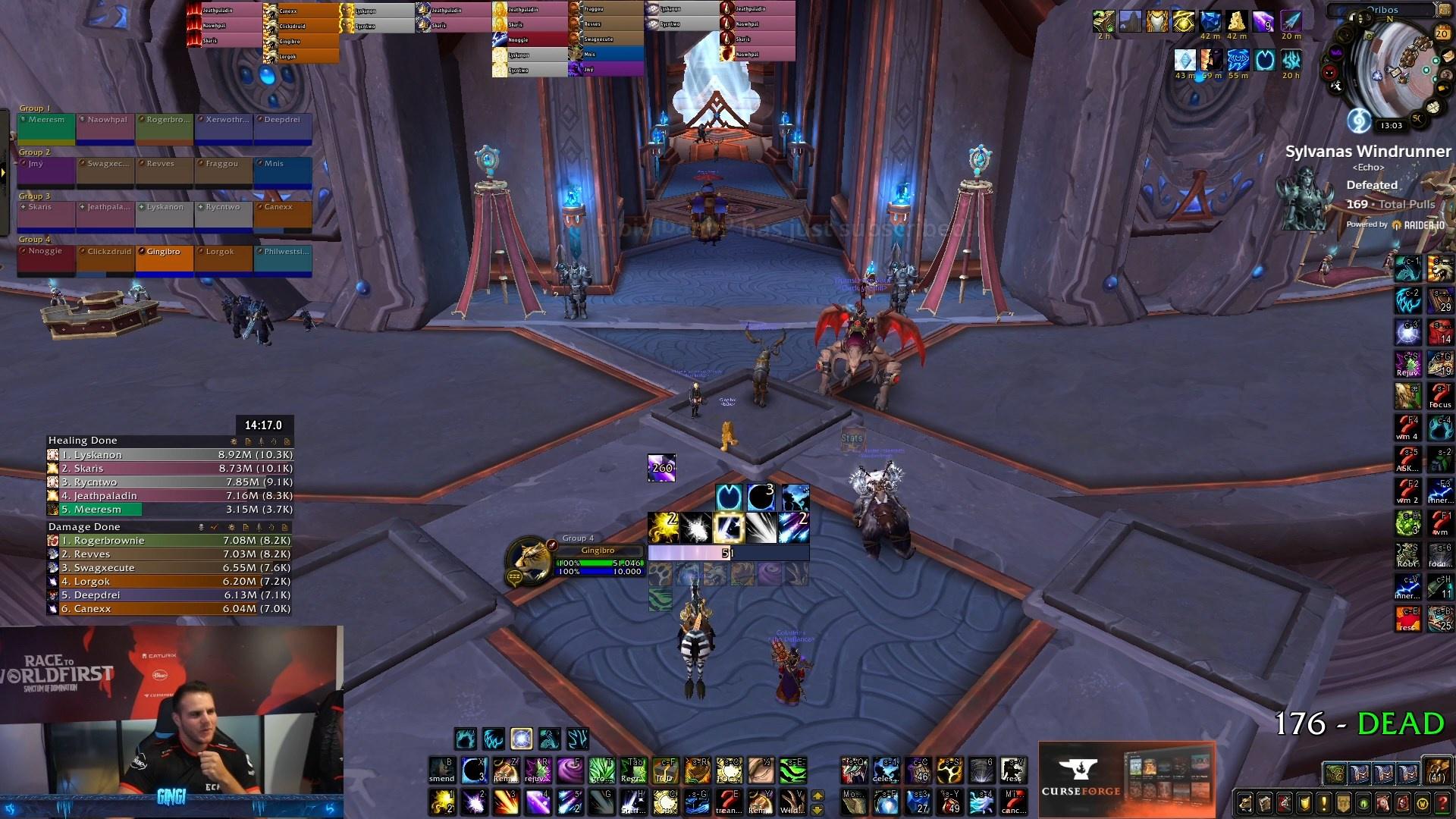This screenshot has height=819, width=1456.
Task: Cancel the purple buff showing 9 stacks
Action: click(1263, 22)
